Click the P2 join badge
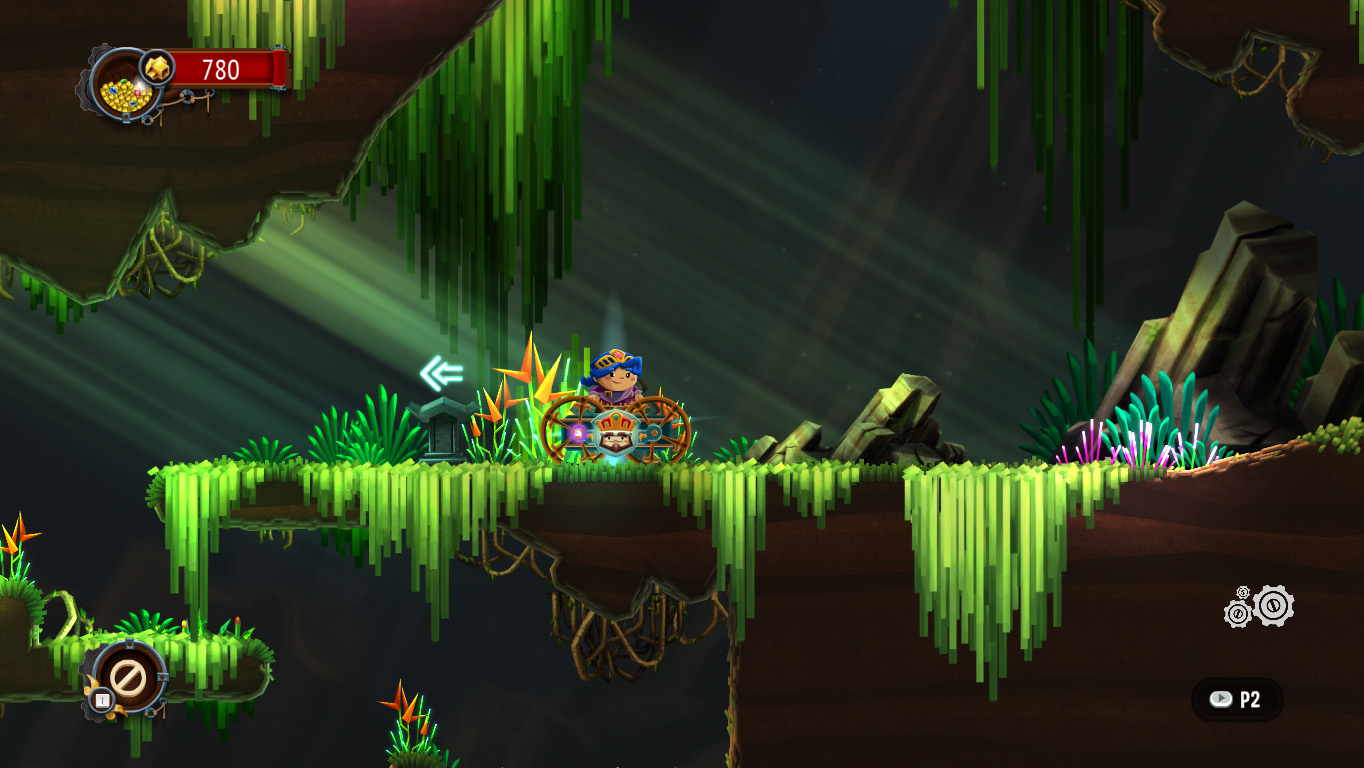 coord(1237,699)
